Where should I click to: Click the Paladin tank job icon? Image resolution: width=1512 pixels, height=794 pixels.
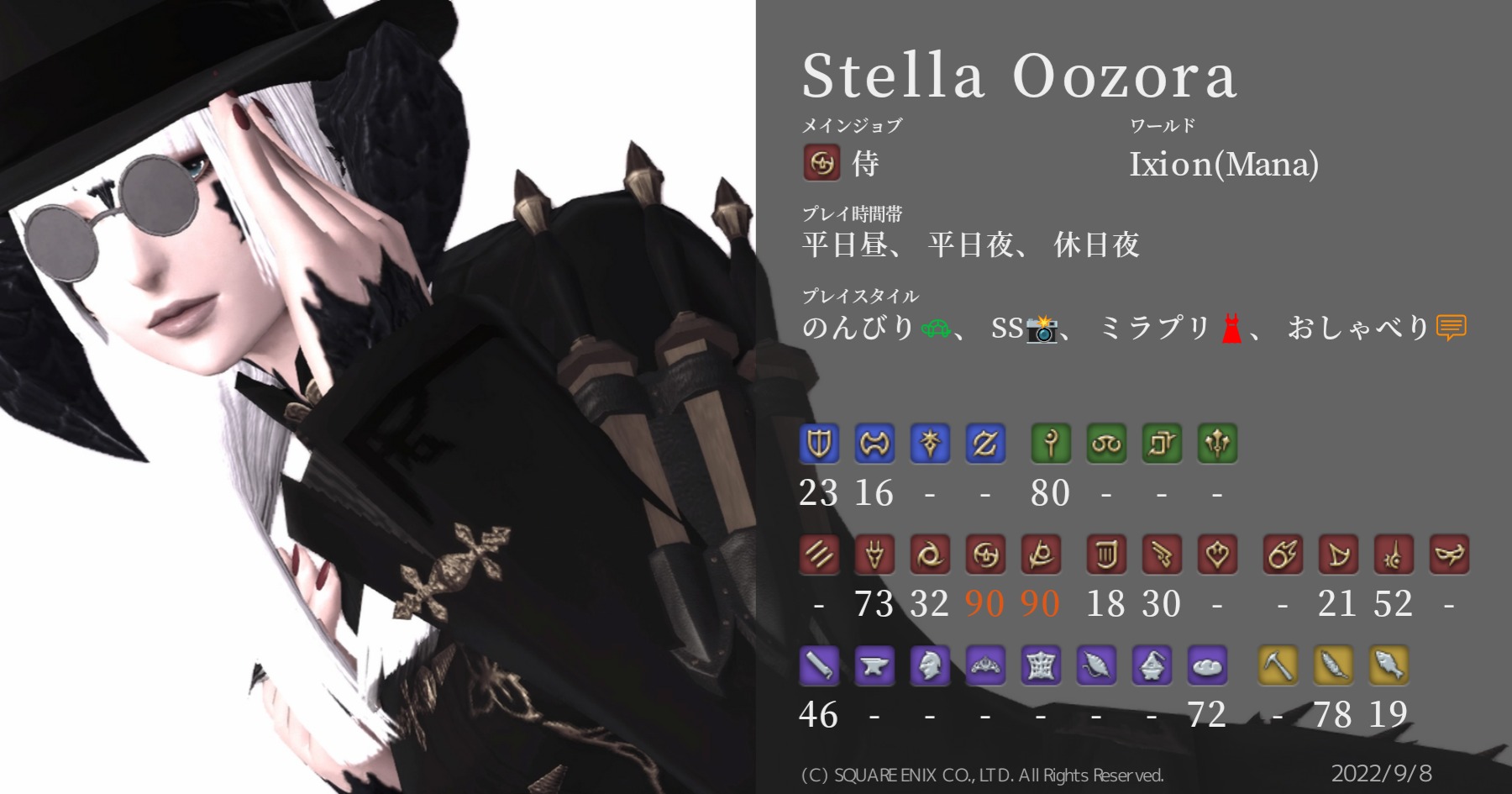point(819,444)
